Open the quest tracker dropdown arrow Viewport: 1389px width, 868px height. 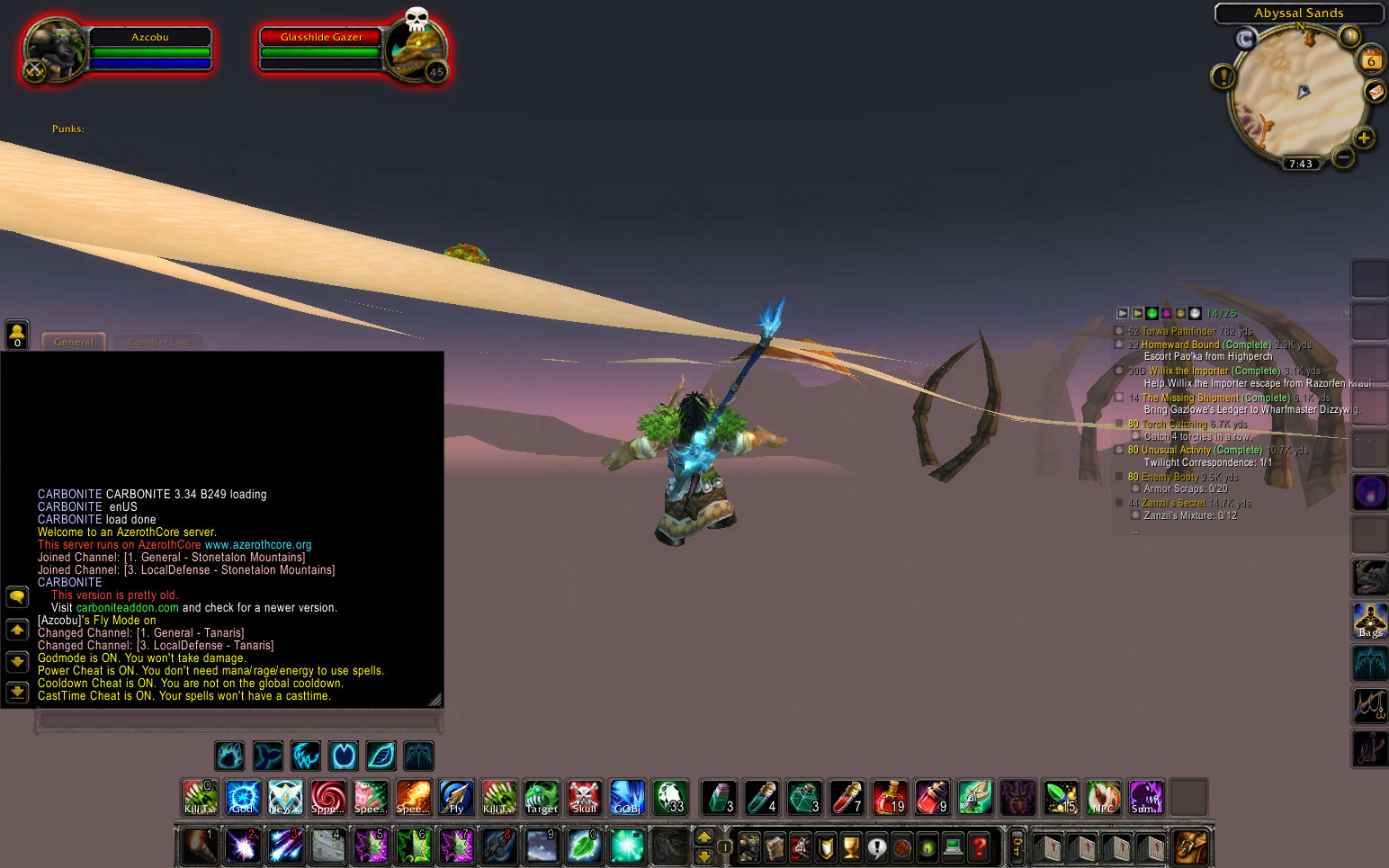coord(1123,313)
